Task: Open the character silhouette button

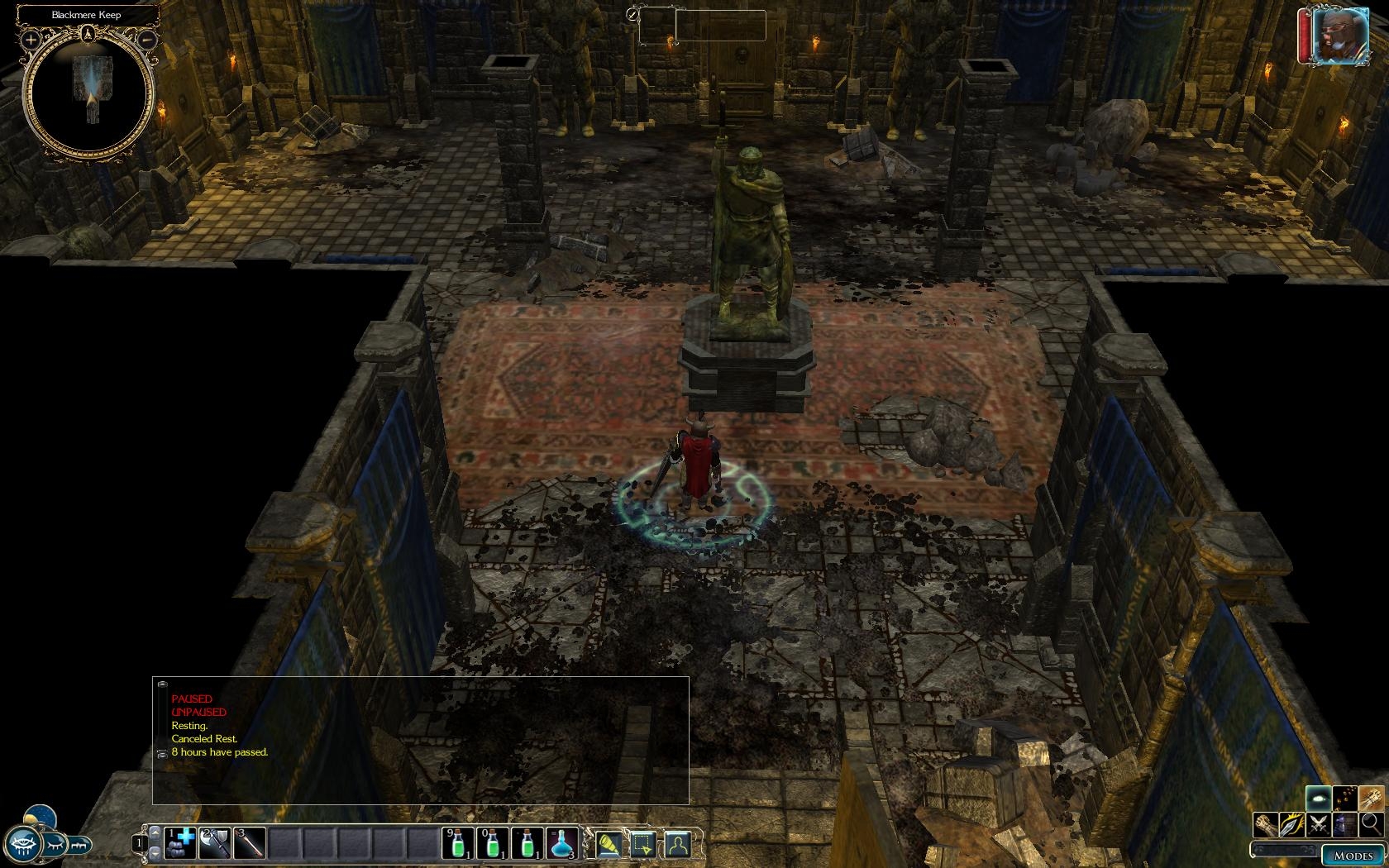Action: tap(677, 843)
